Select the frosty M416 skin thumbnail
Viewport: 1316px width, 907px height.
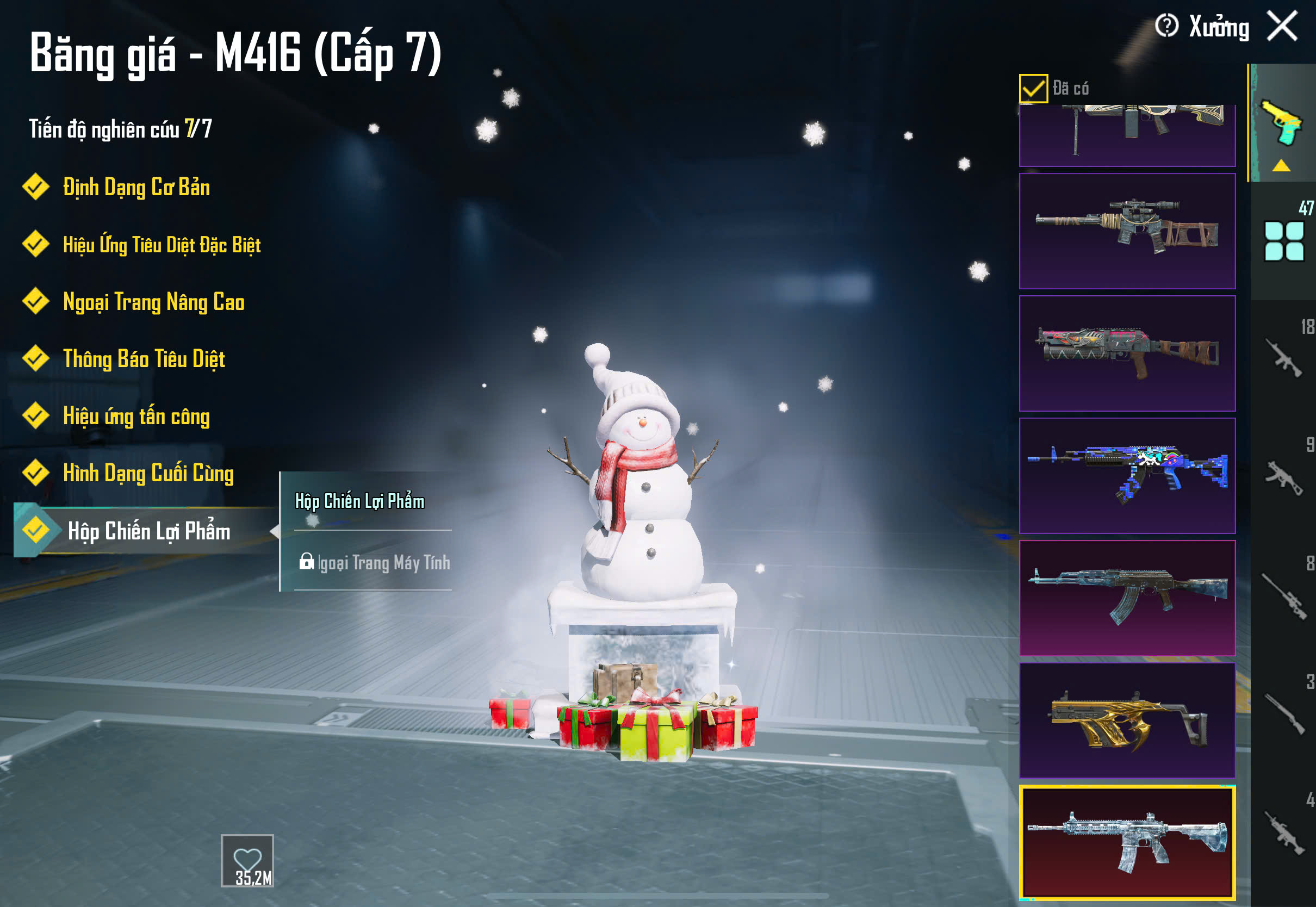[x=1127, y=843]
